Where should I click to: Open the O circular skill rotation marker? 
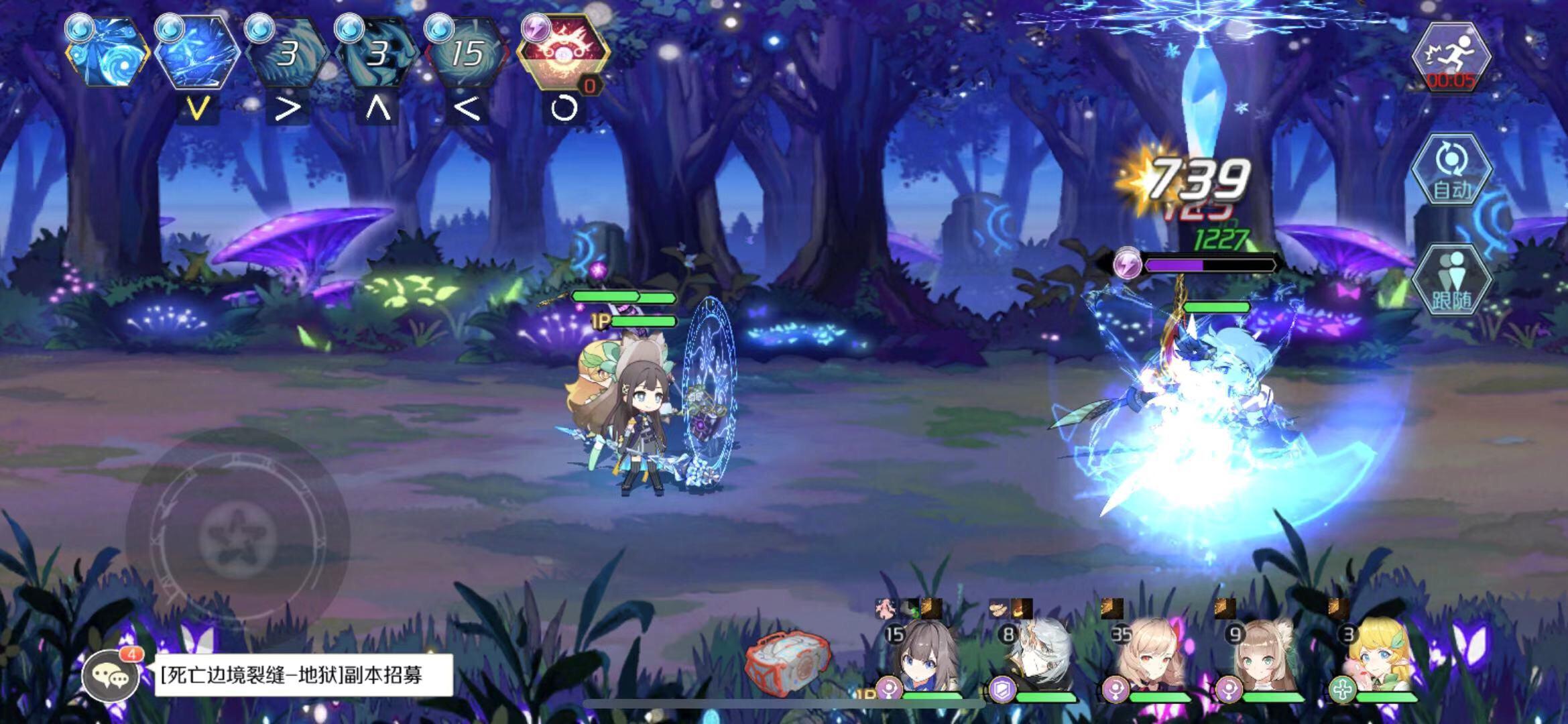point(560,107)
